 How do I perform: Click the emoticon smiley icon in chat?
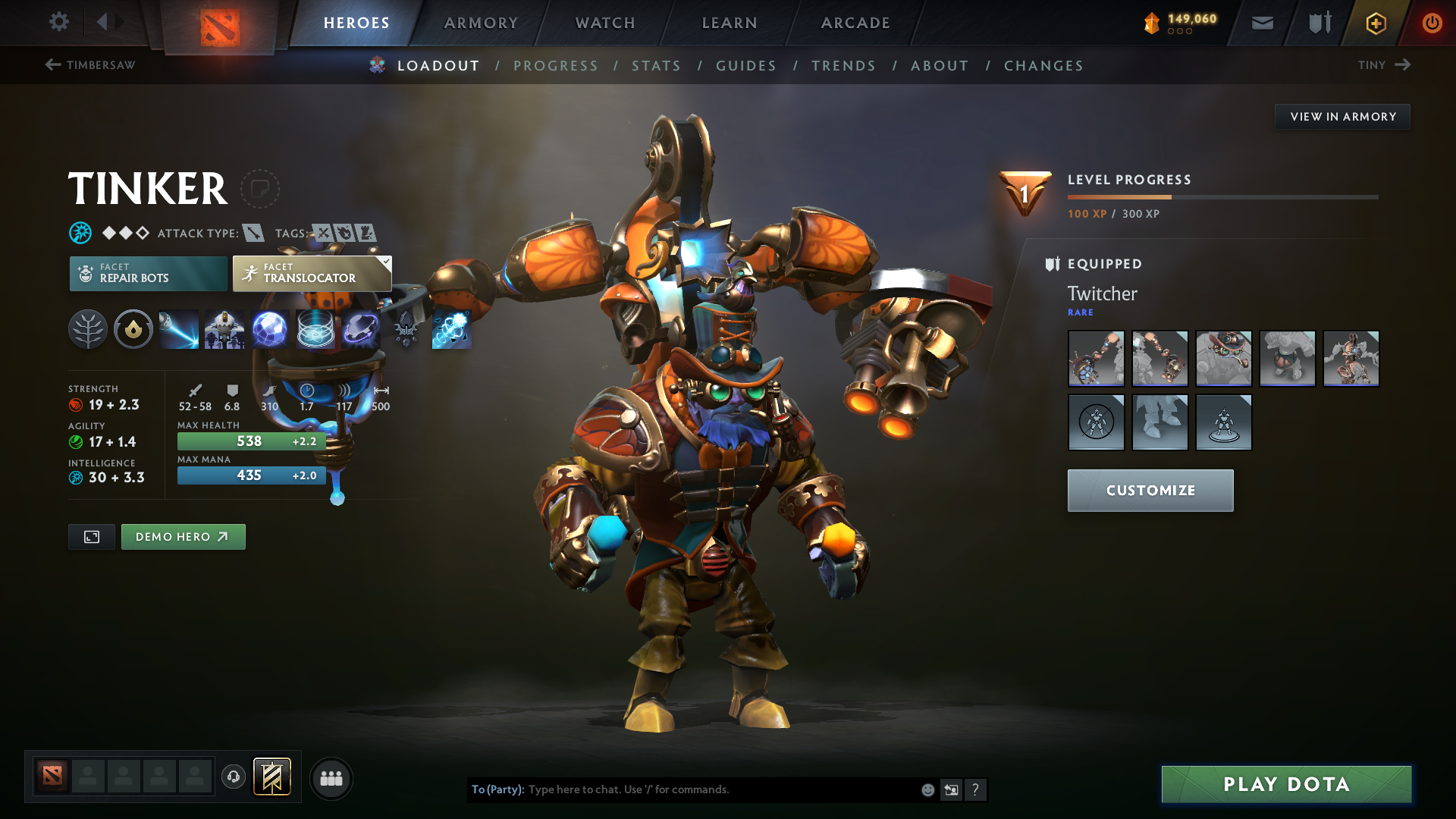[x=927, y=789]
